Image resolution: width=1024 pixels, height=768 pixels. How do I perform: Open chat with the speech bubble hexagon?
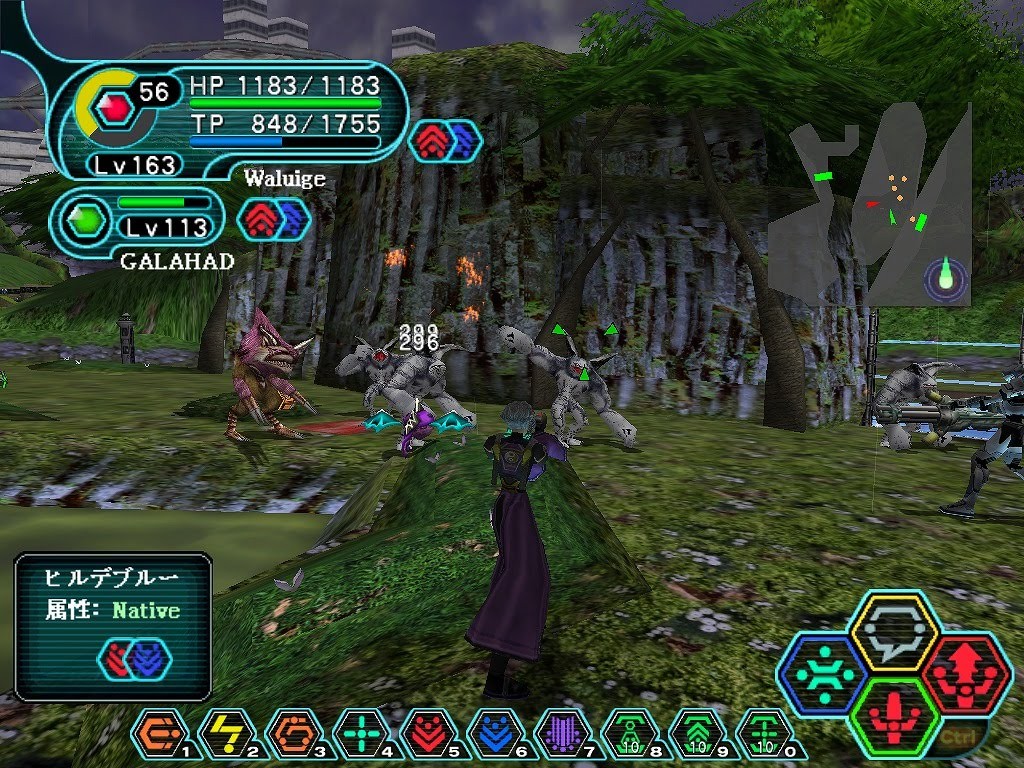(893, 632)
